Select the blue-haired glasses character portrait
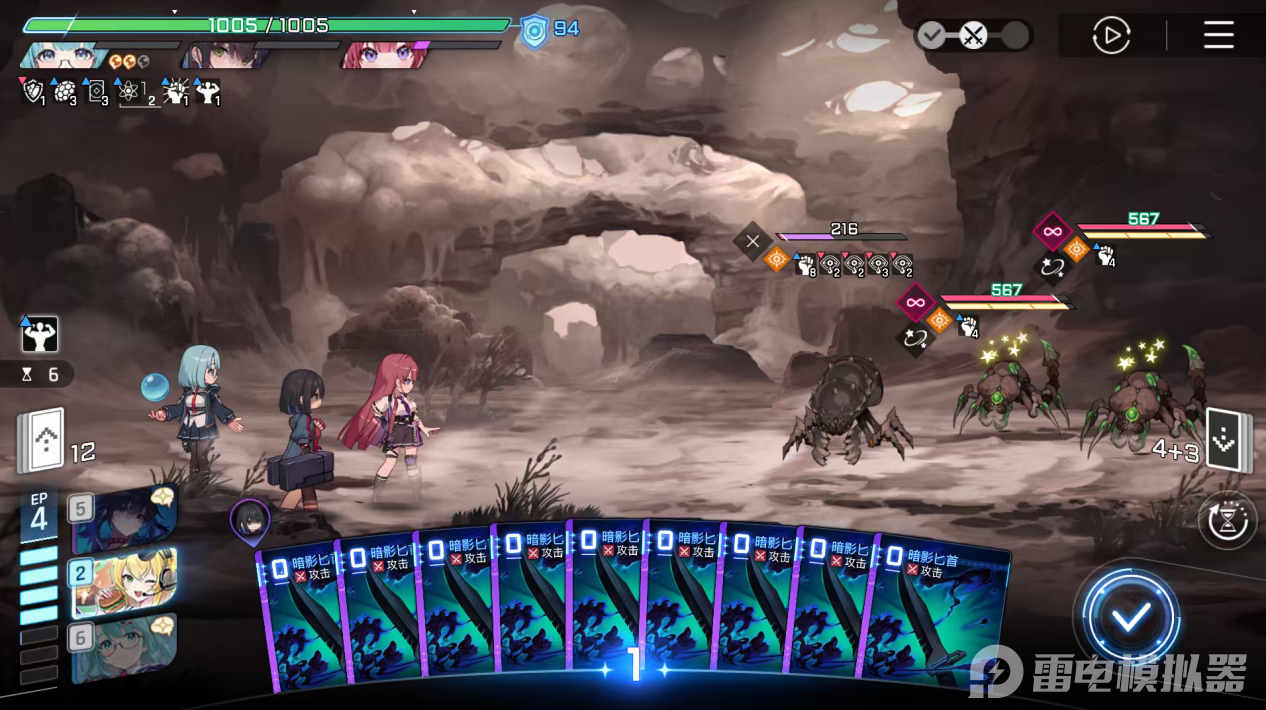The image size is (1266, 710). [65, 55]
